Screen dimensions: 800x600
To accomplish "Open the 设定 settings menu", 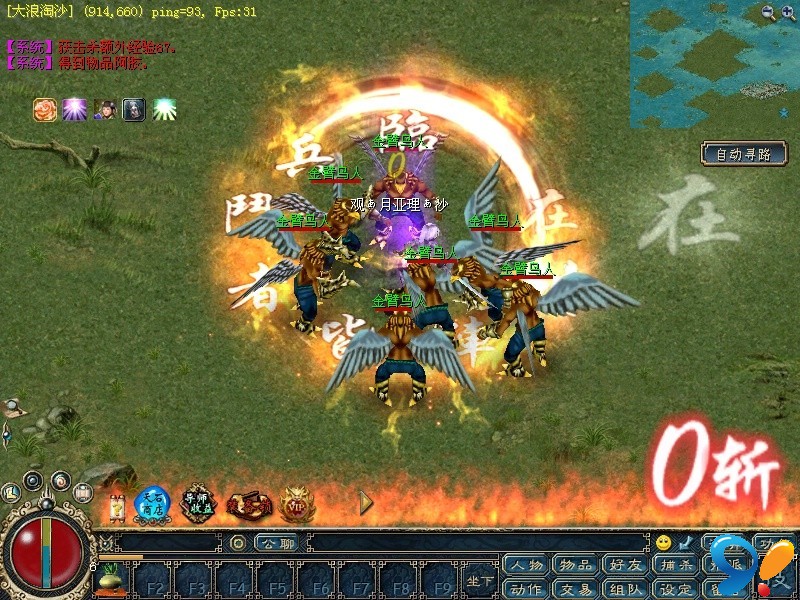I will coord(676,588).
